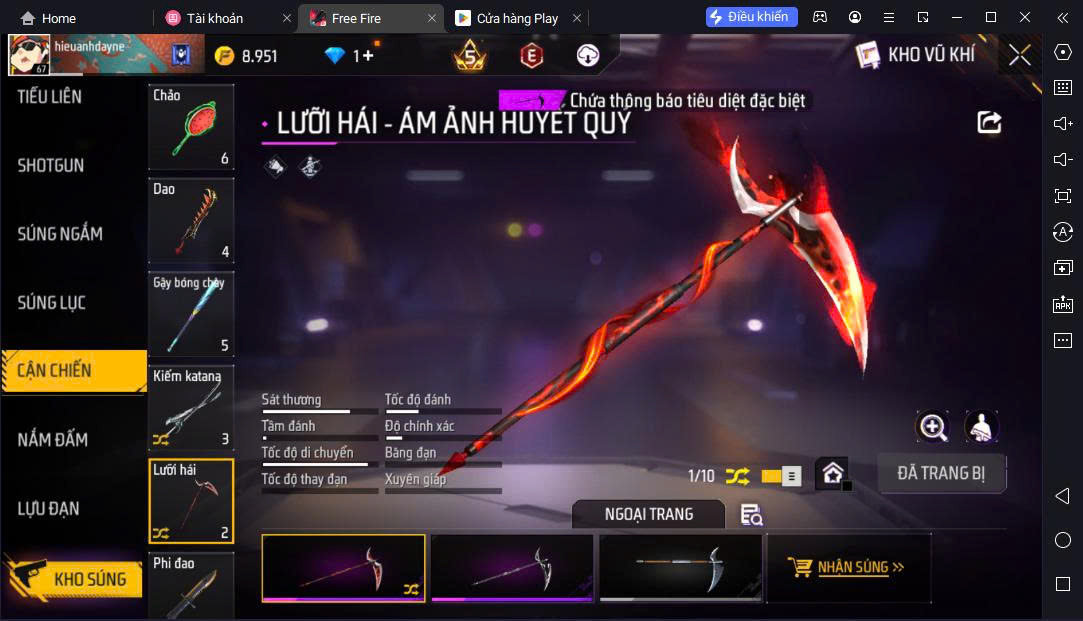This screenshot has width=1083, height=621.
Task: Switch to the Cửa hàng Play tab
Action: tap(516, 18)
